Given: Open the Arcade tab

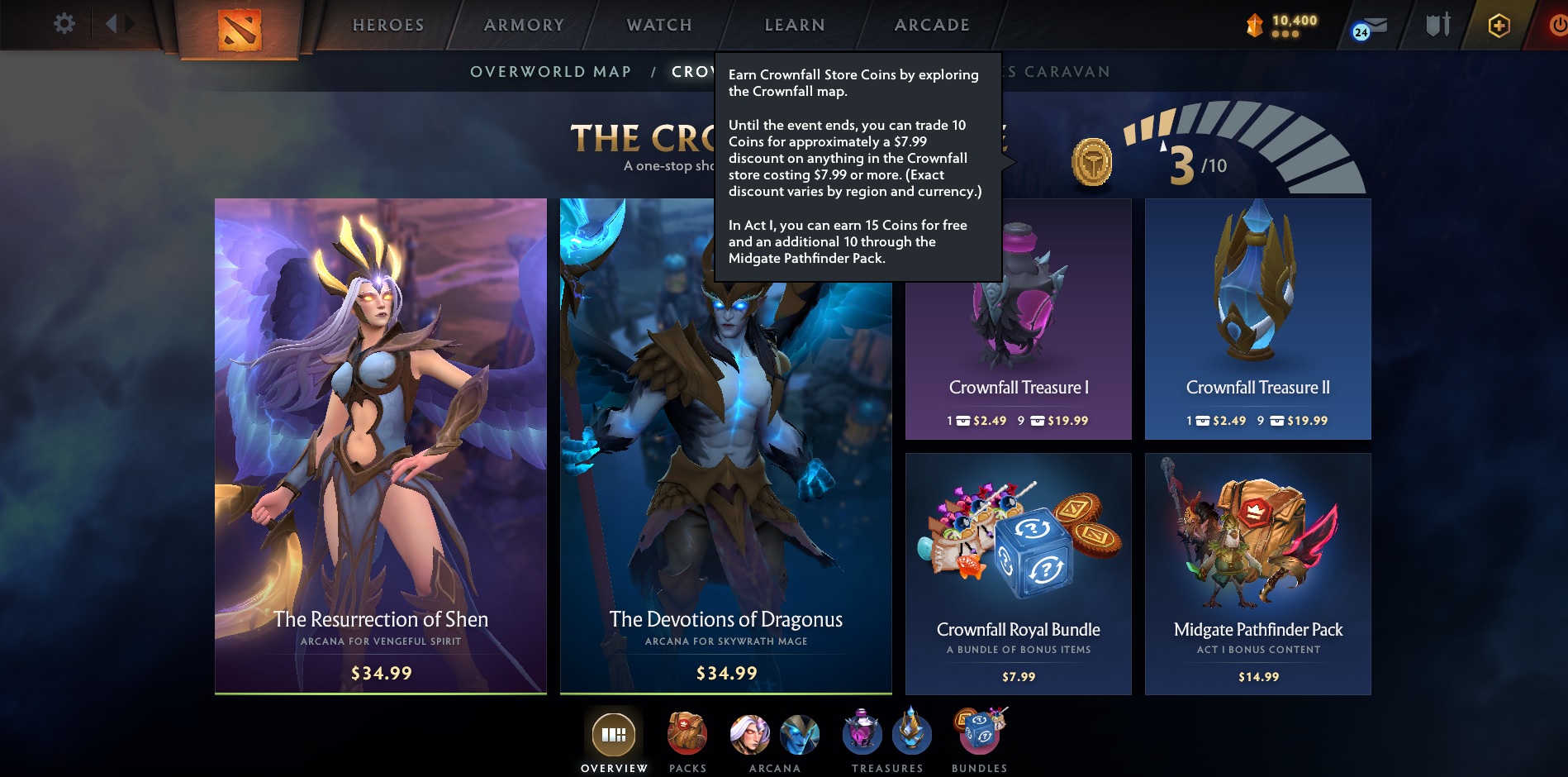Looking at the screenshot, I should [x=931, y=25].
